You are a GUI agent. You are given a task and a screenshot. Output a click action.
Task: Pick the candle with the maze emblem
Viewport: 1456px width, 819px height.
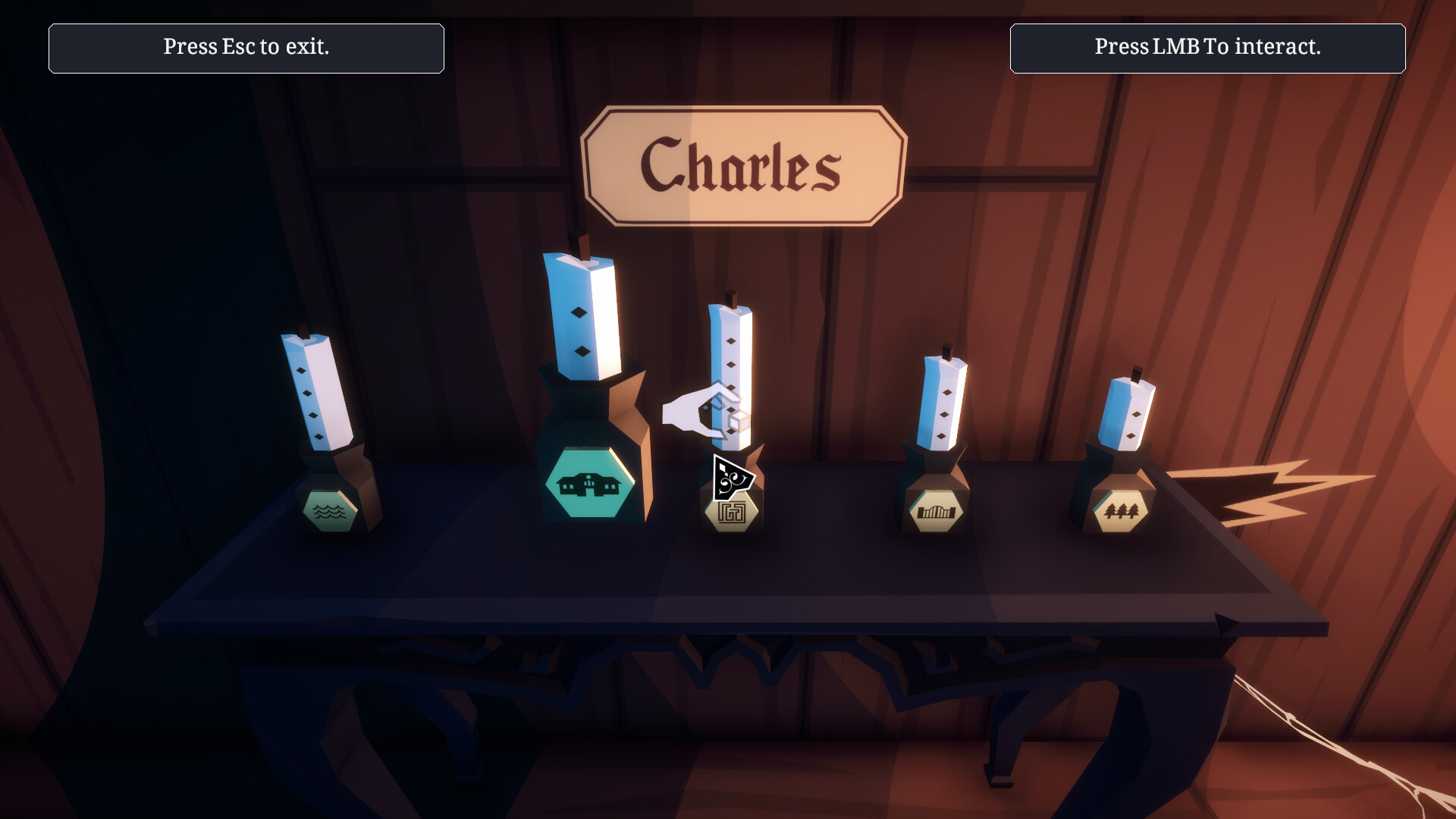click(731, 356)
